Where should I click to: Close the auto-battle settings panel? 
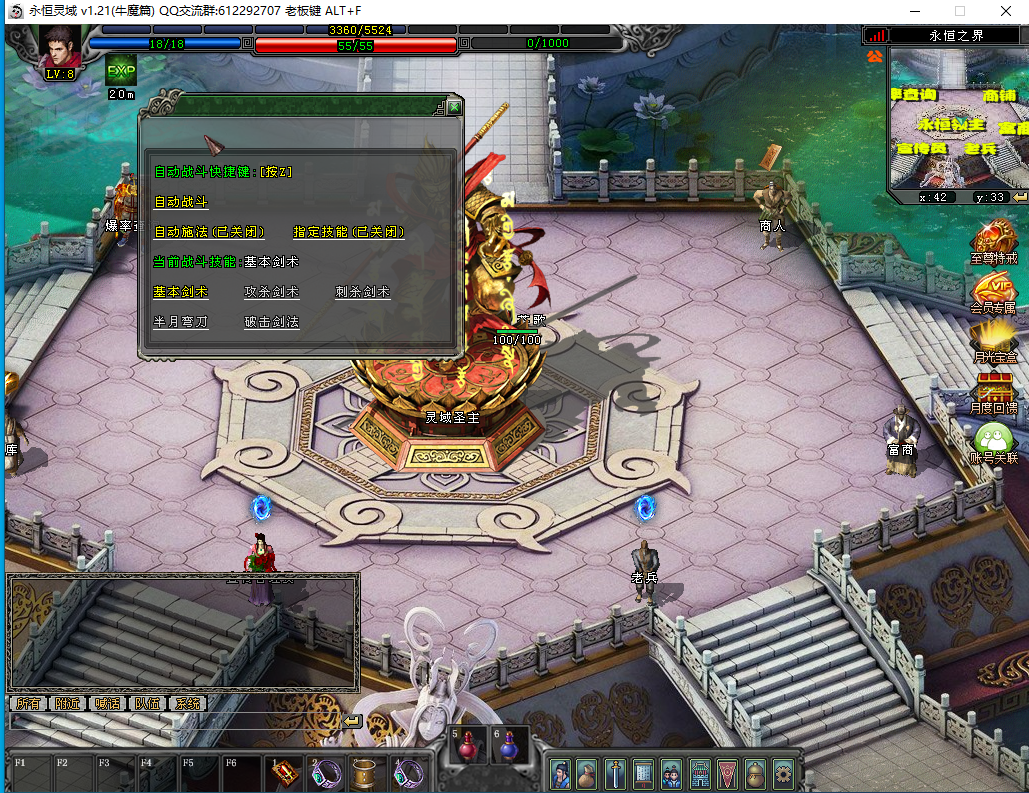pyautogui.click(x=454, y=106)
